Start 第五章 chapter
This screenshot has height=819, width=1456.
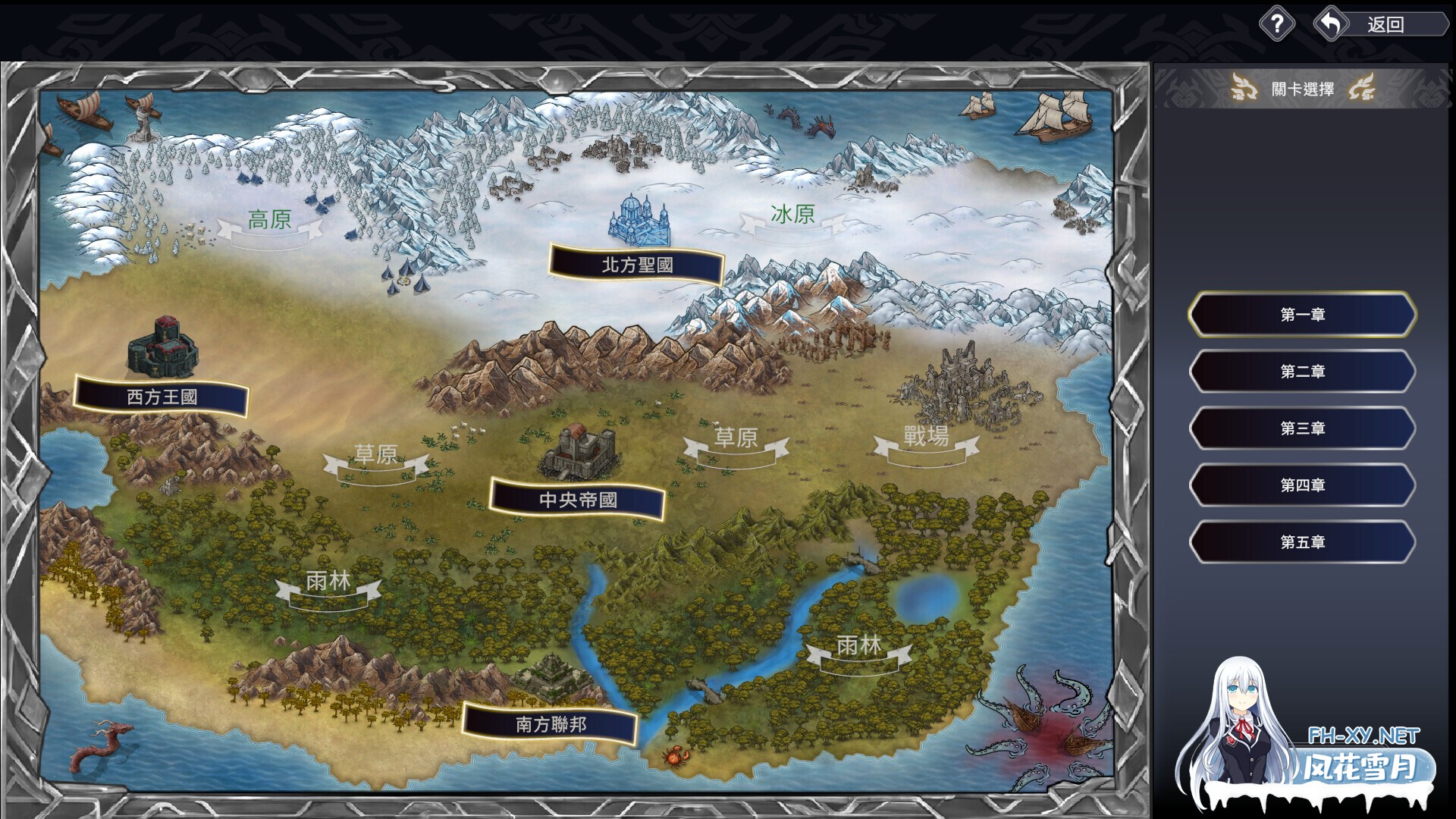click(1301, 541)
